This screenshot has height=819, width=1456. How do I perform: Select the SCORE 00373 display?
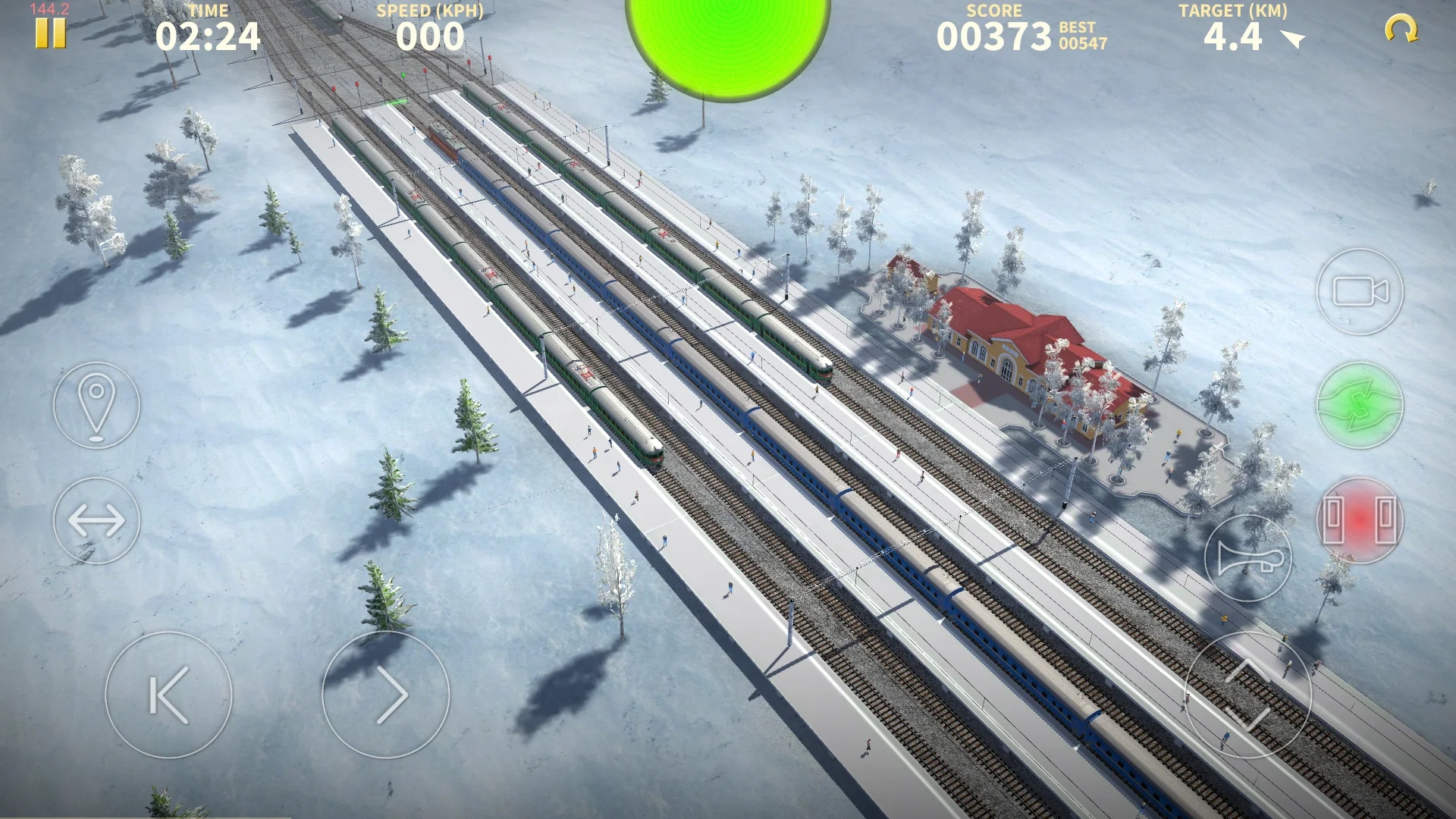(993, 34)
